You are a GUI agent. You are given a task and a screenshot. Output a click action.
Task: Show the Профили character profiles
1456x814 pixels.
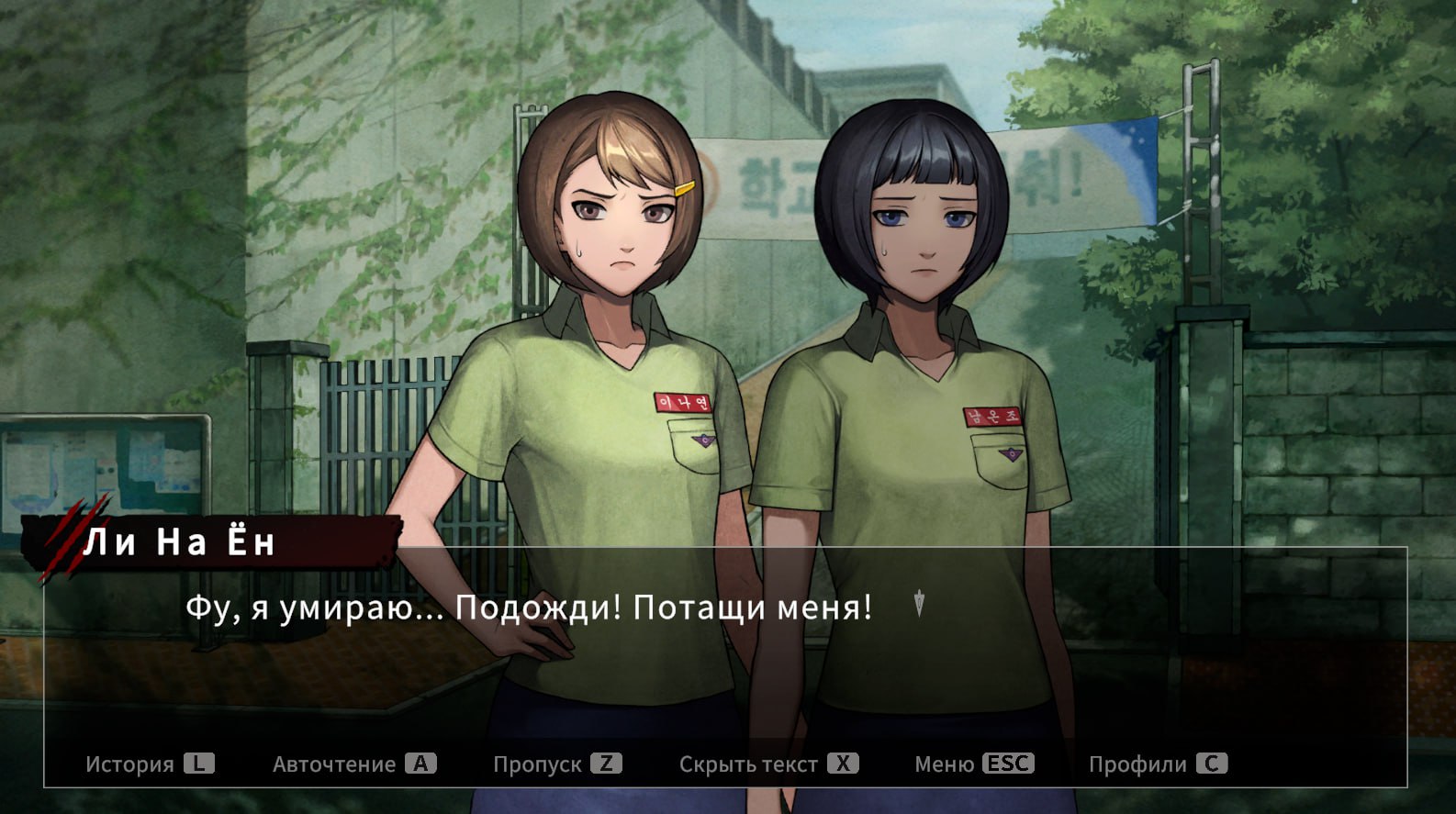pos(1157,764)
